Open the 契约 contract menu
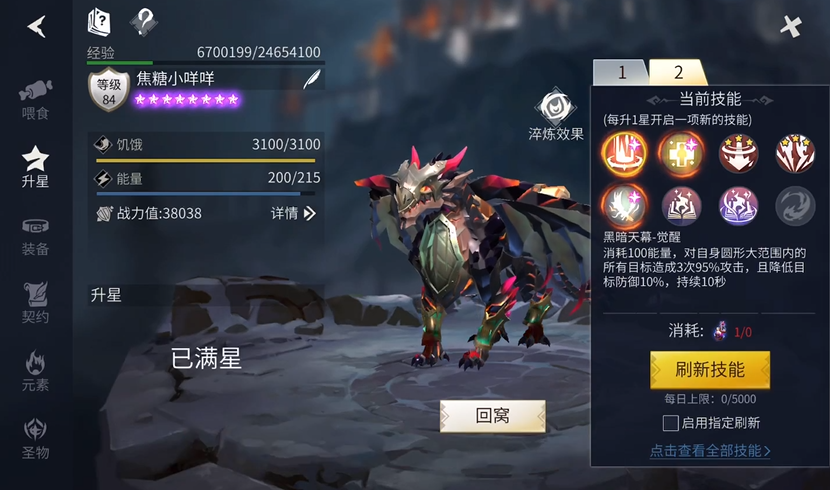830x490 pixels. 36,302
